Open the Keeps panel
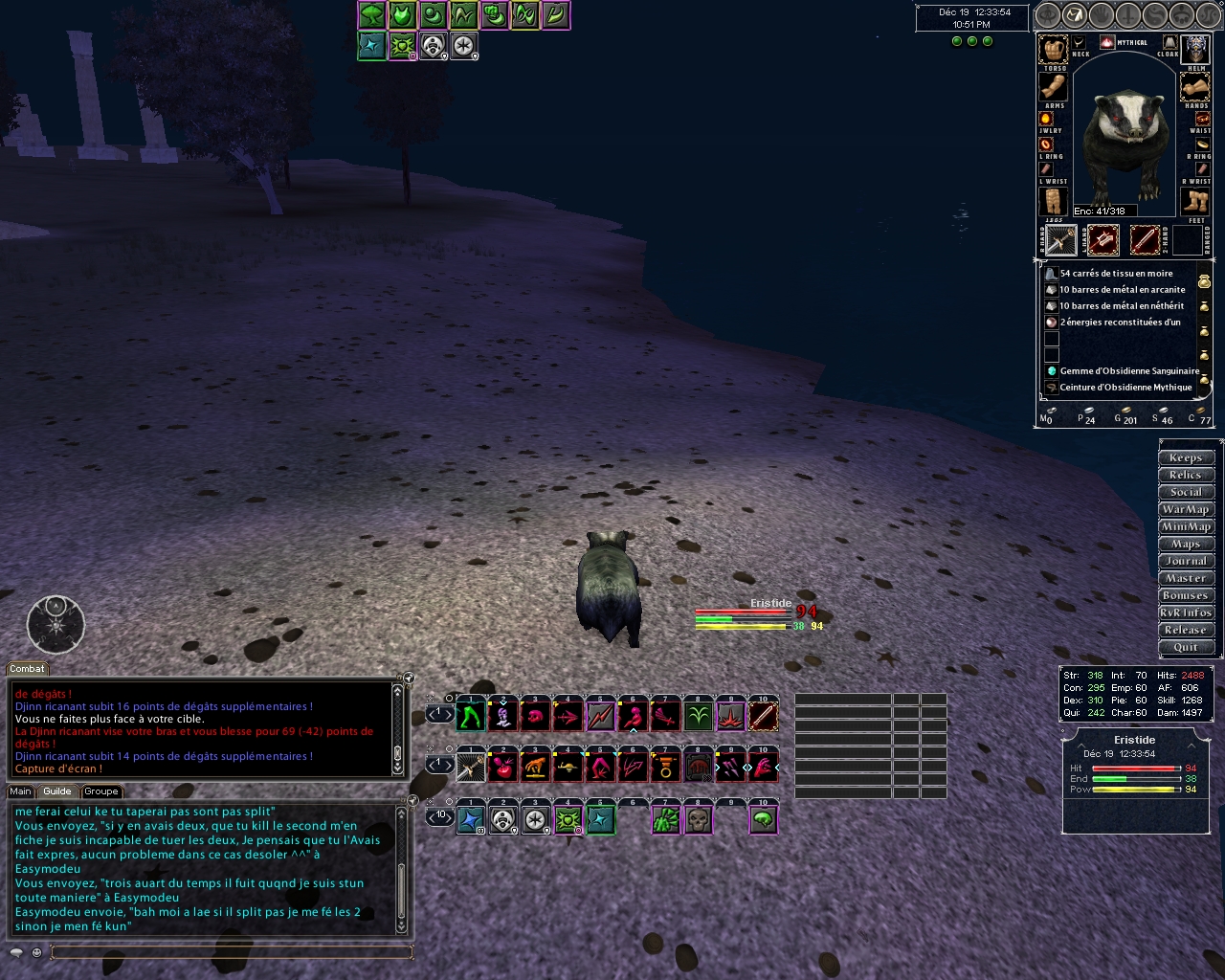Screen dimensions: 1225x980 (1186, 457)
